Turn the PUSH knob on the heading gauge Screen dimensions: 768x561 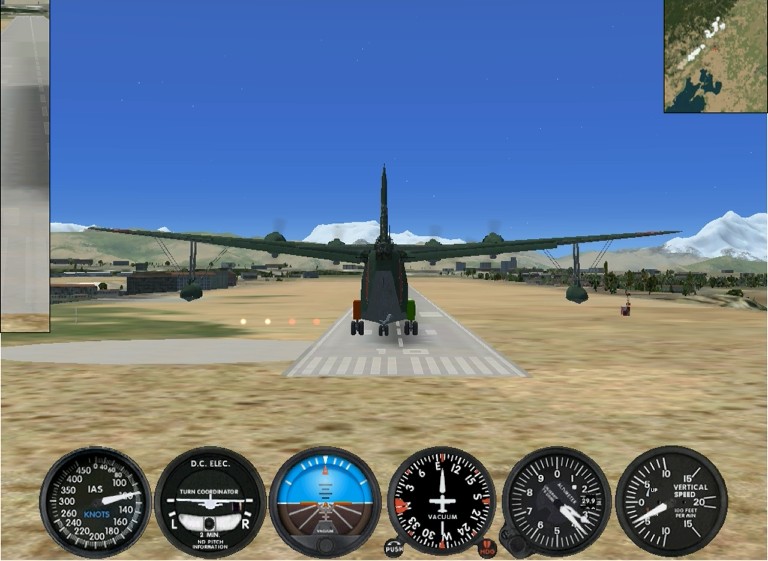pos(393,547)
